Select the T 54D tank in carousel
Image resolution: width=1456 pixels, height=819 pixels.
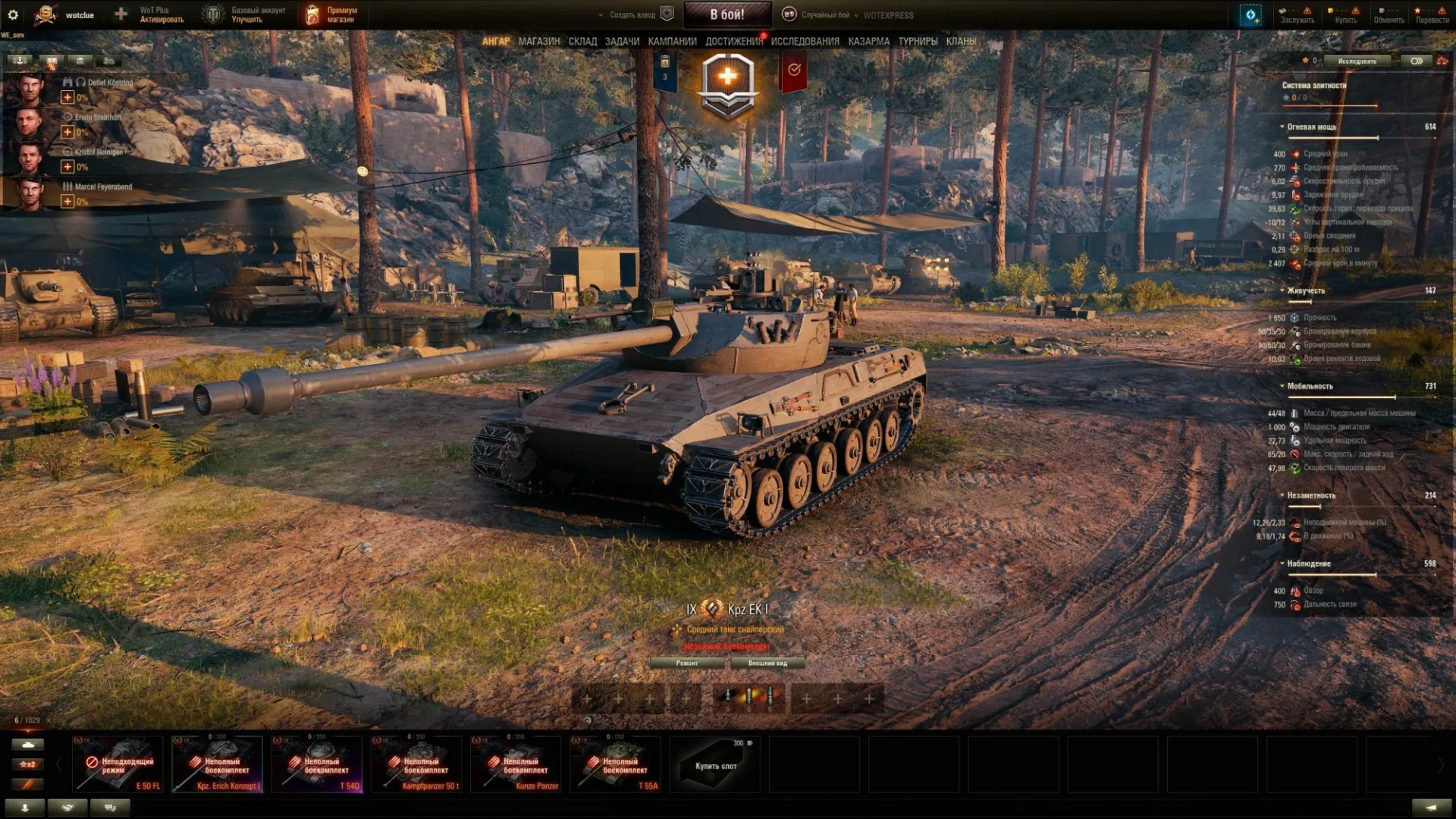[x=317, y=764]
